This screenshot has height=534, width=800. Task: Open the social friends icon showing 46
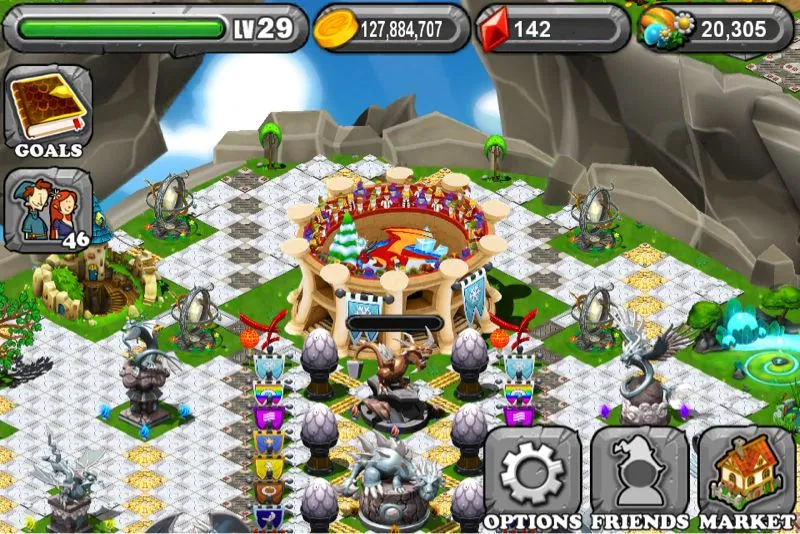(49, 209)
